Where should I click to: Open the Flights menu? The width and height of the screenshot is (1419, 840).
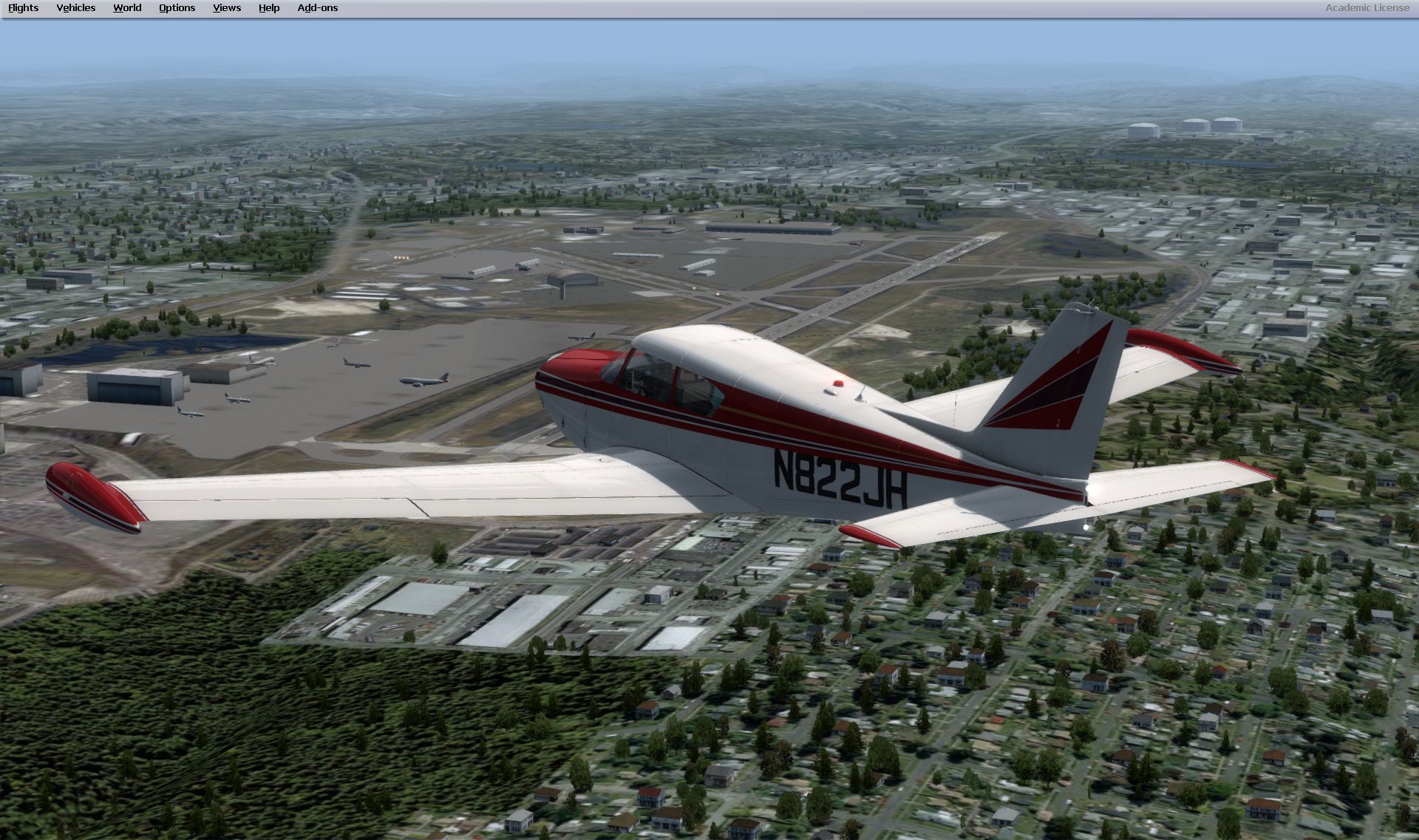coord(23,8)
